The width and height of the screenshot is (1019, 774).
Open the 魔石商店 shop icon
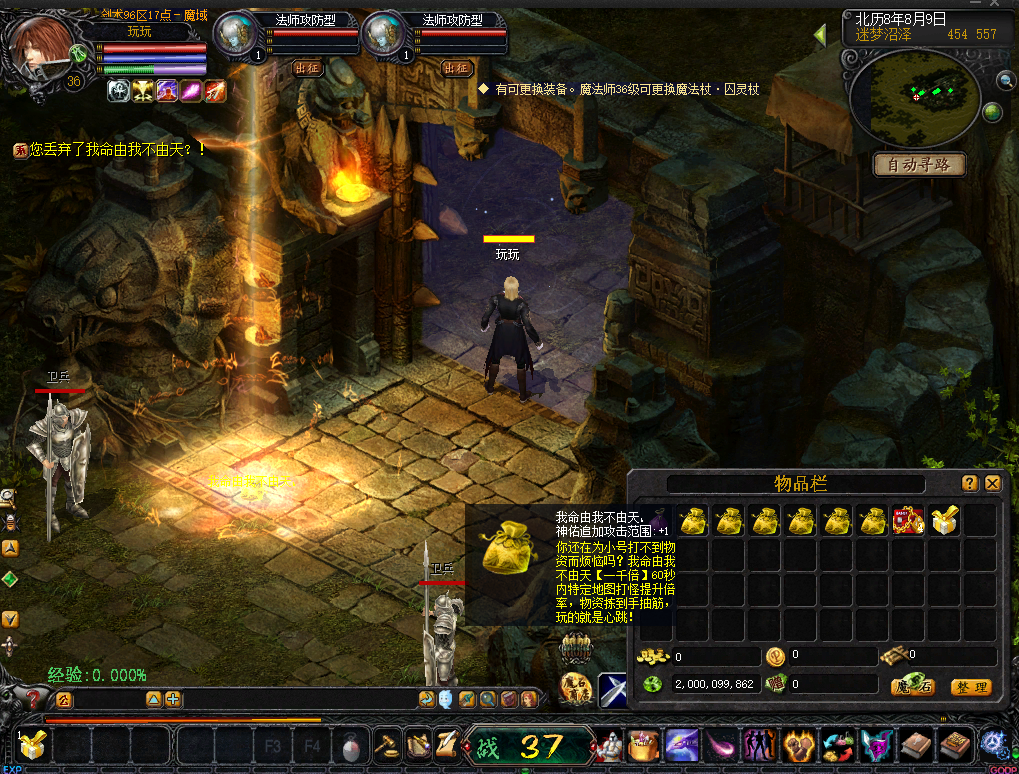577,688
